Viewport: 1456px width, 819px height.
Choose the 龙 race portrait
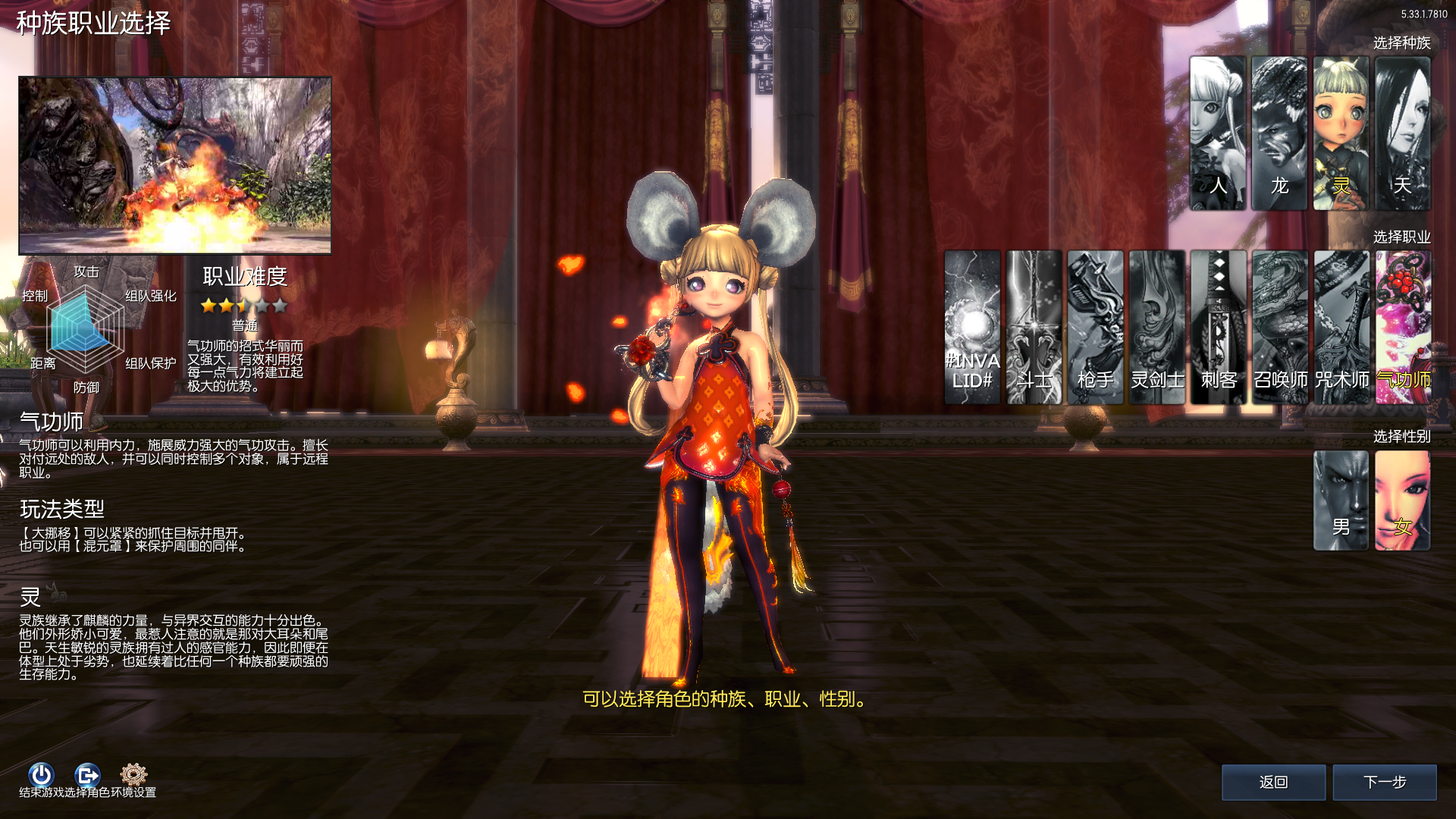pos(1279,133)
